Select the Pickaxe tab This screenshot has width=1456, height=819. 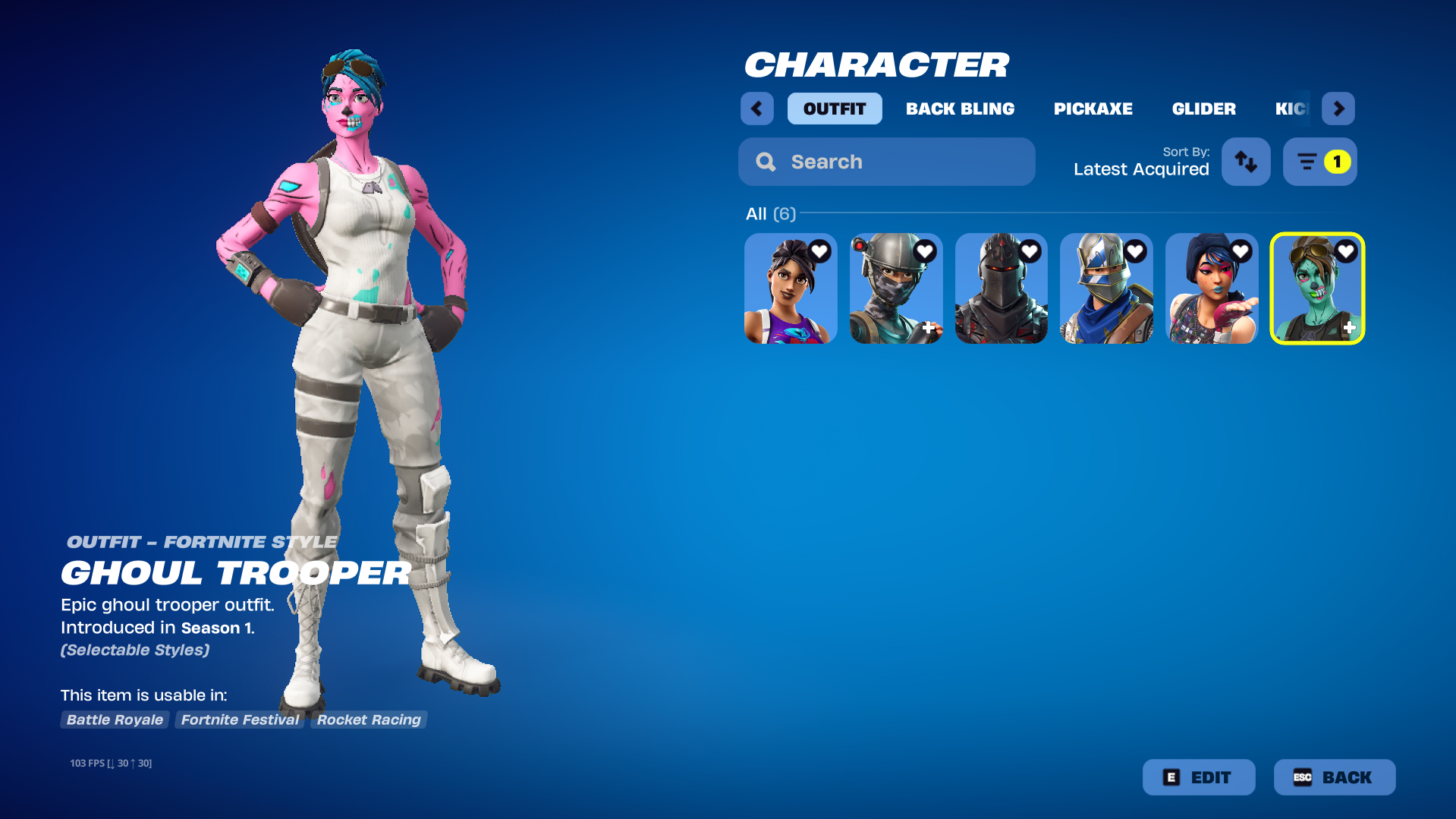[1093, 109]
